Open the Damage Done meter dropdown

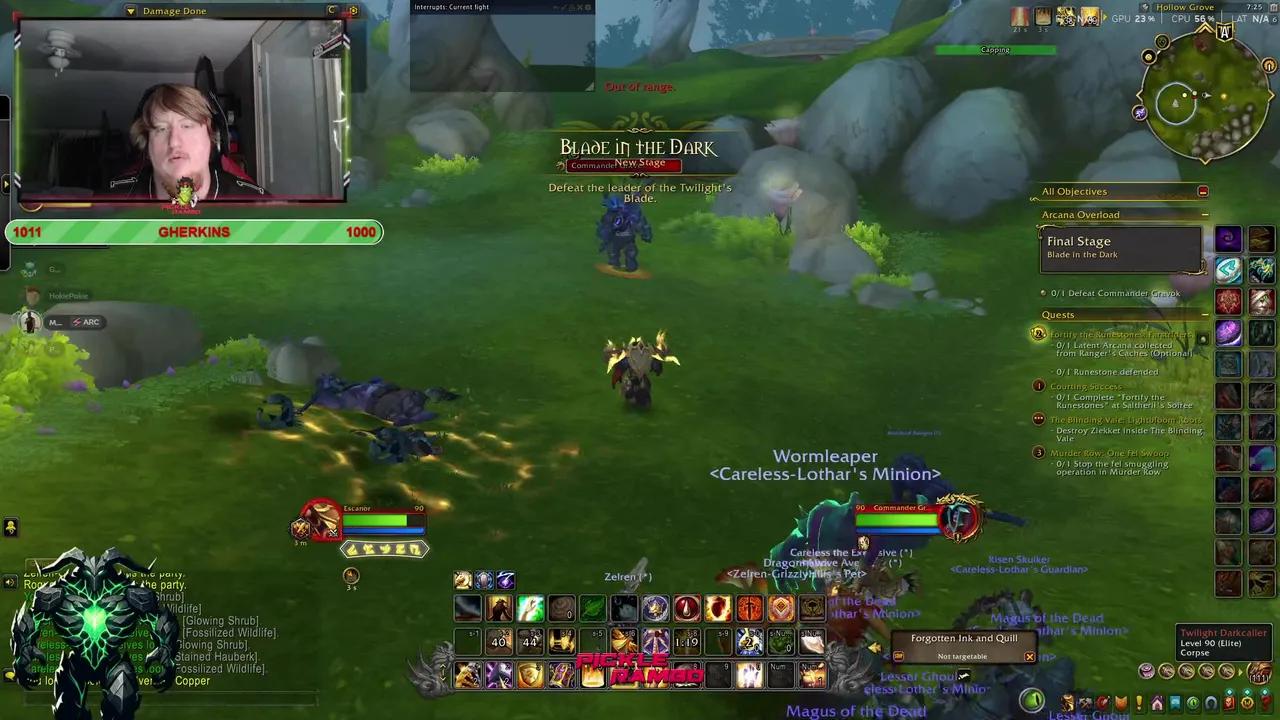pos(131,11)
